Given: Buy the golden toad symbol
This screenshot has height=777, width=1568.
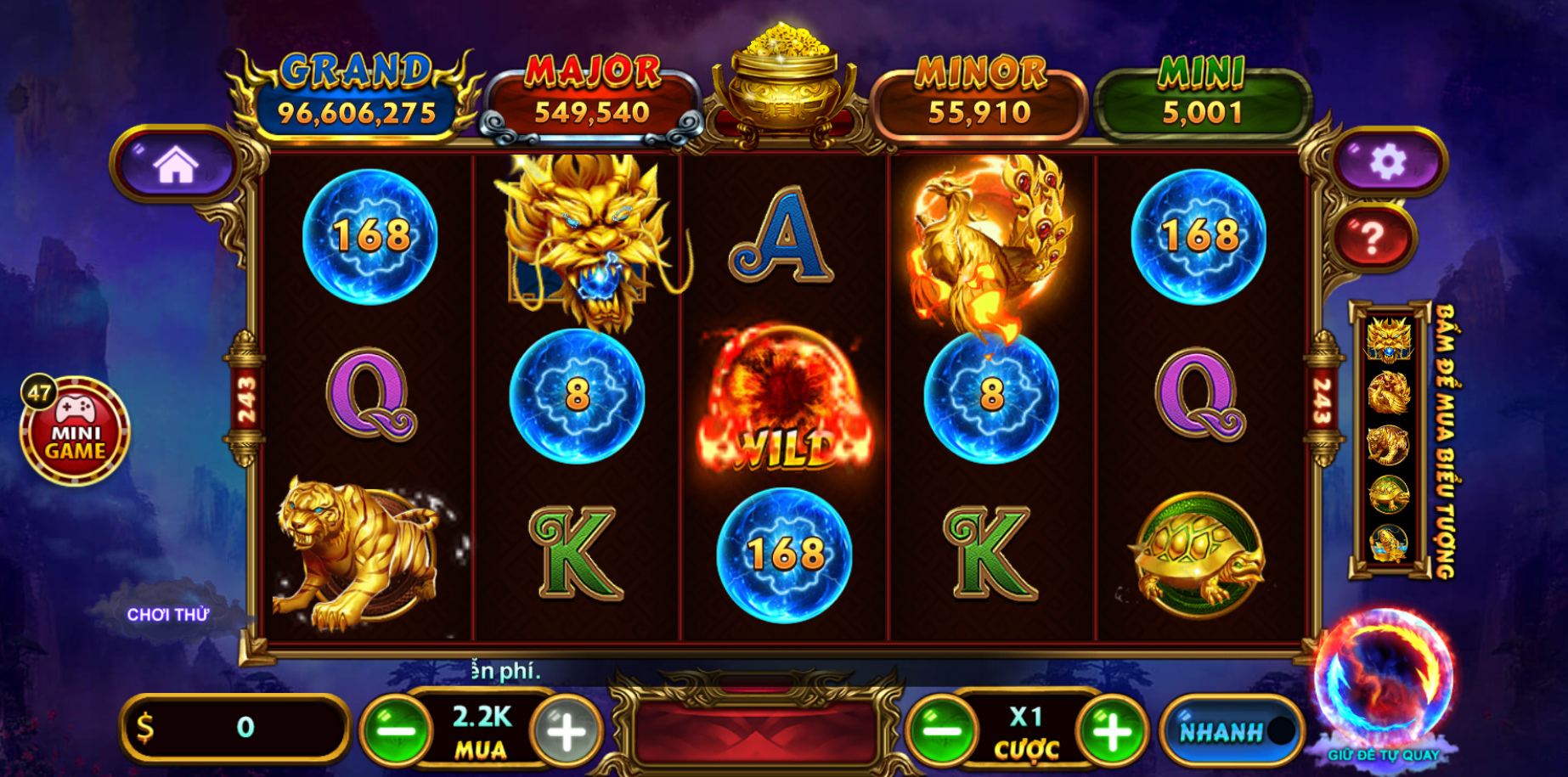Looking at the screenshot, I should click(1388, 543).
